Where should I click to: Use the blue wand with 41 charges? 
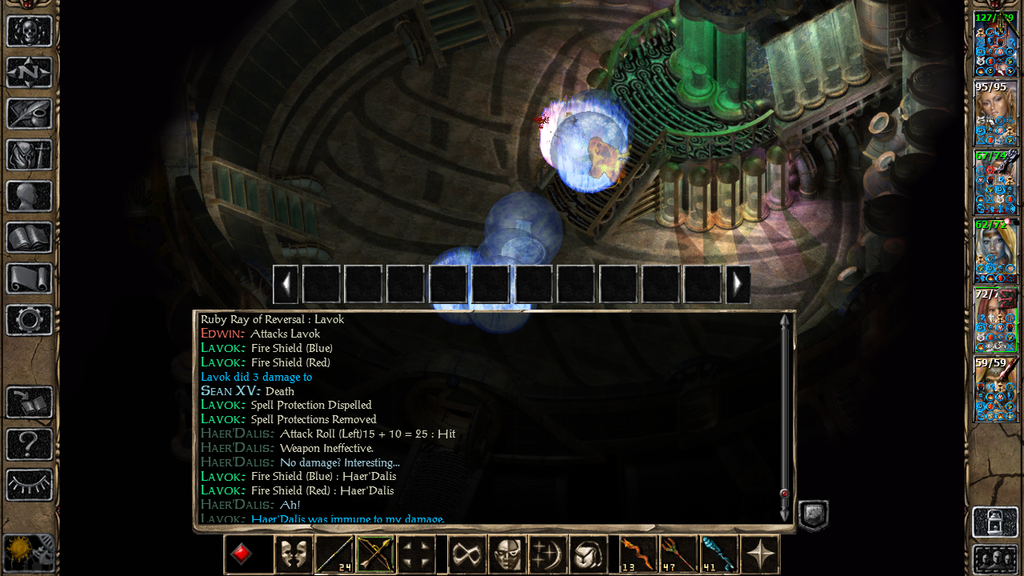point(719,554)
